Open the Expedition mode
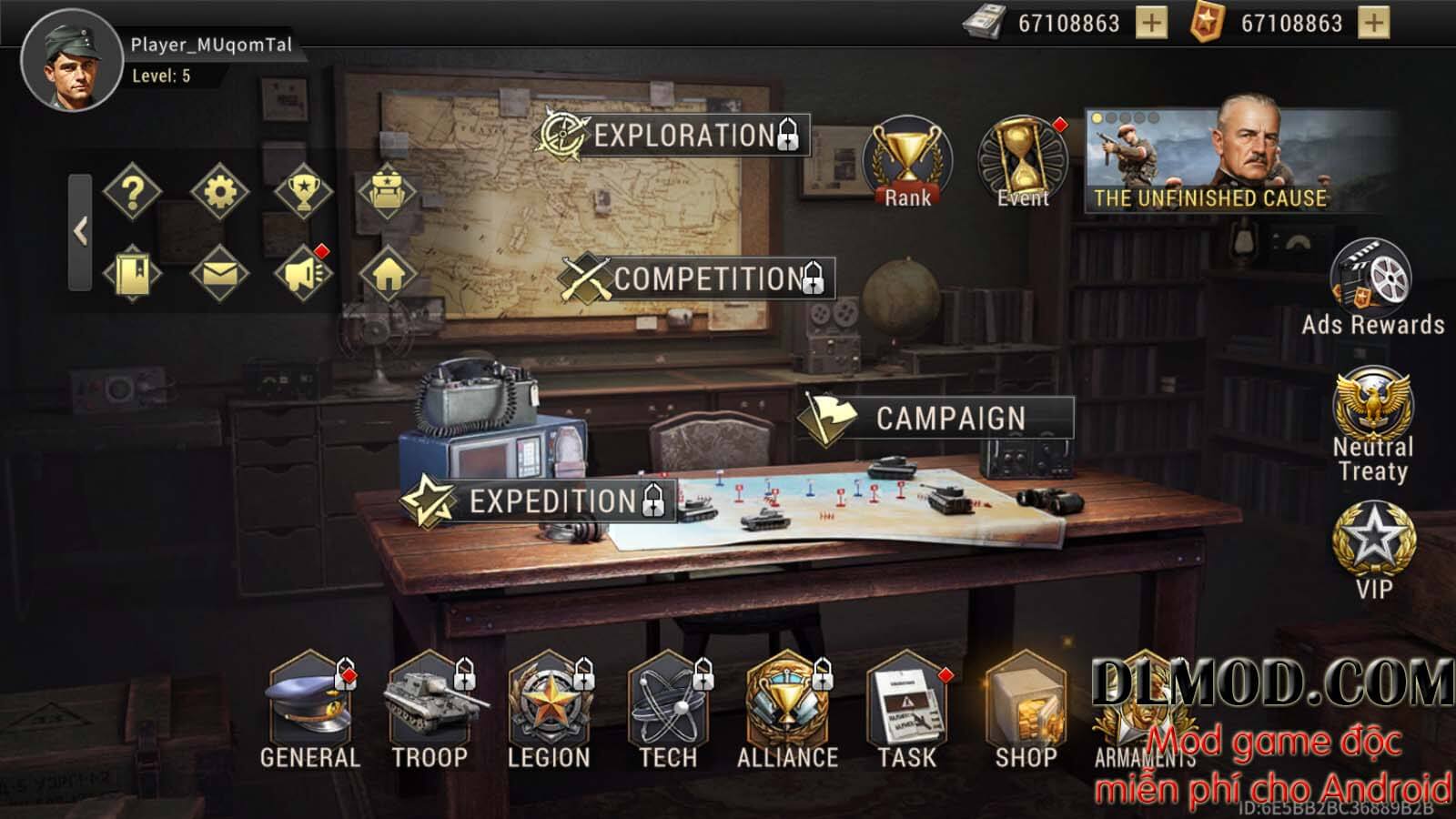The width and height of the screenshot is (1456, 819). [542, 500]
